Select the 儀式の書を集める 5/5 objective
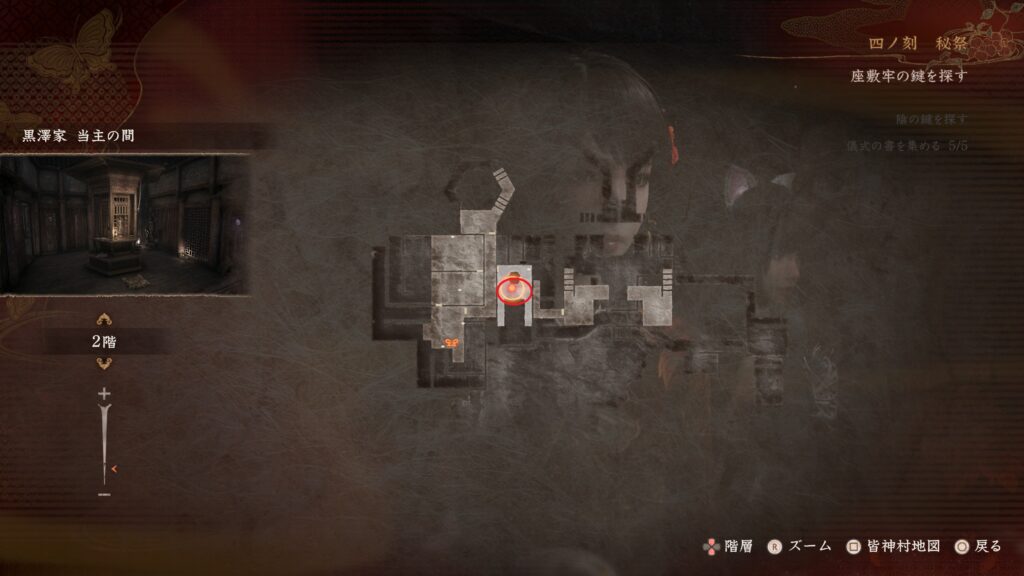 coord(906,146)
